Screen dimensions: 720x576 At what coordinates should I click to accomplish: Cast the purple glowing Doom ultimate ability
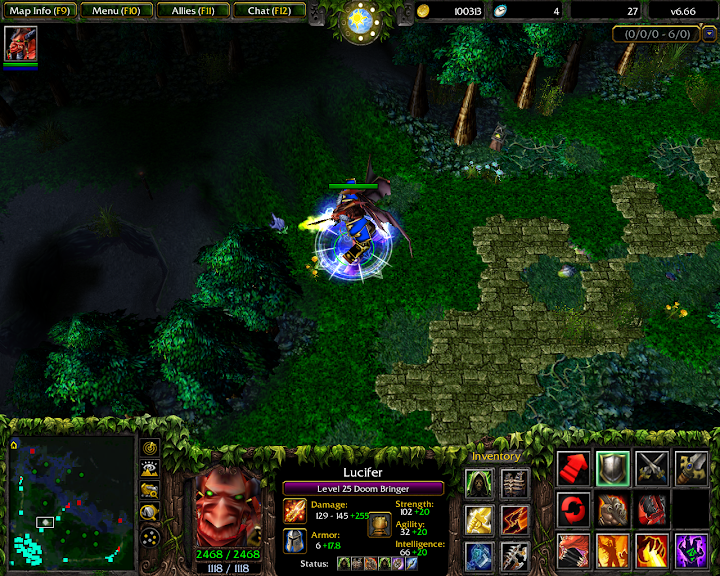point(691,550)
